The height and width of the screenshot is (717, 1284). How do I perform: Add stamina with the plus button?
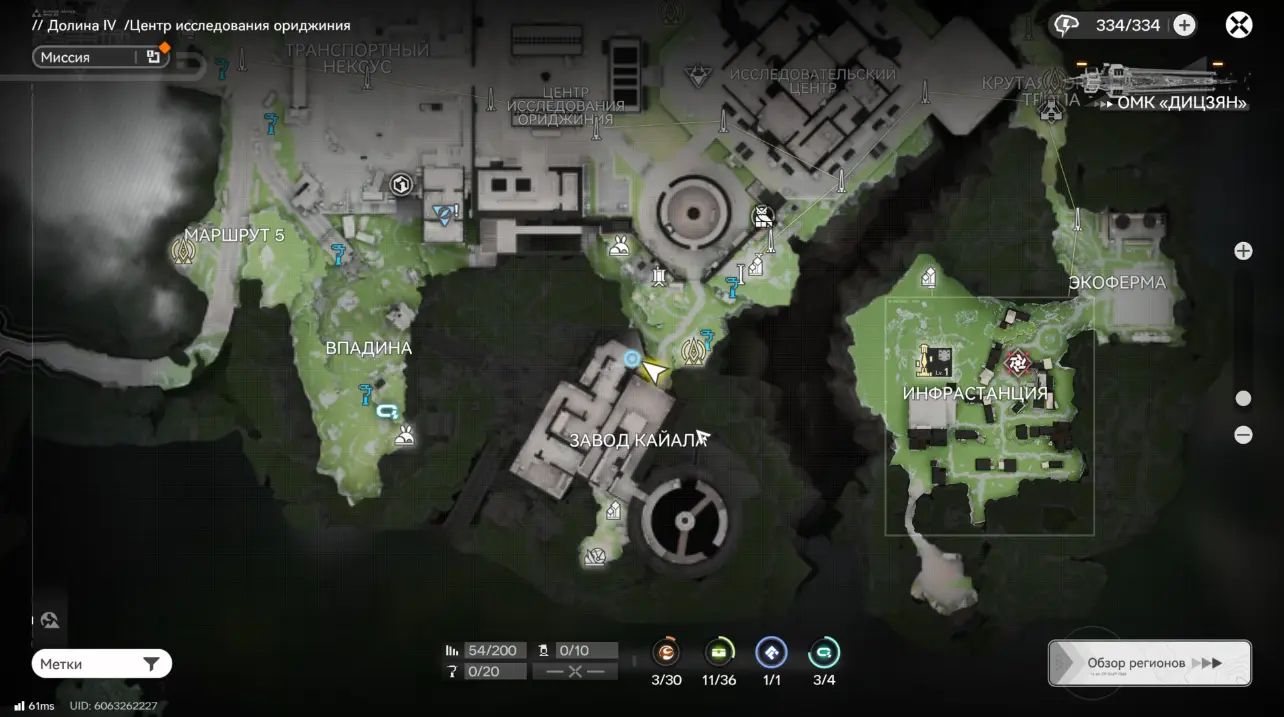(x=1184, y=25)
